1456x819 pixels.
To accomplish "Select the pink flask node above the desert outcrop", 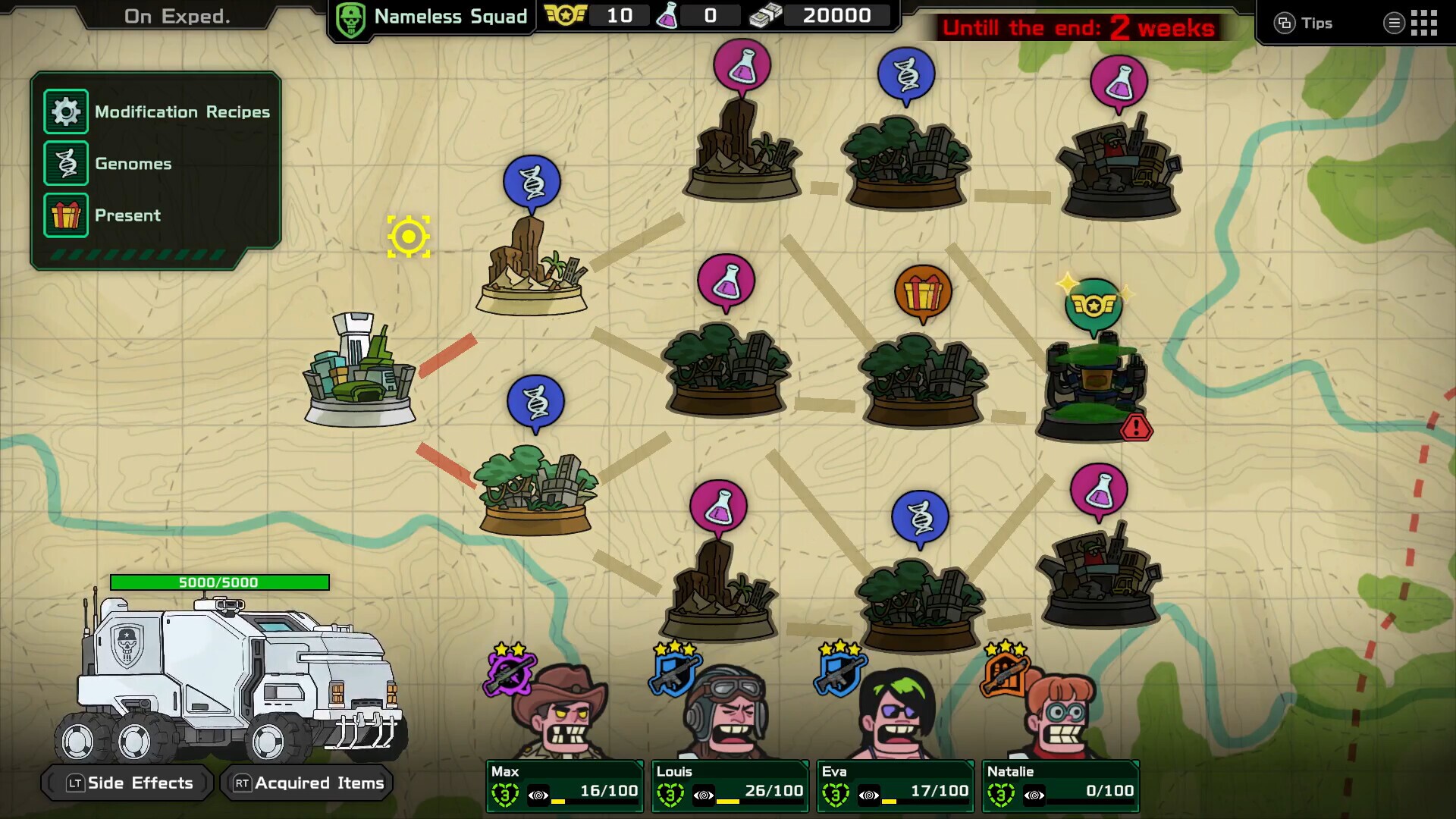I will click(742, 65).
